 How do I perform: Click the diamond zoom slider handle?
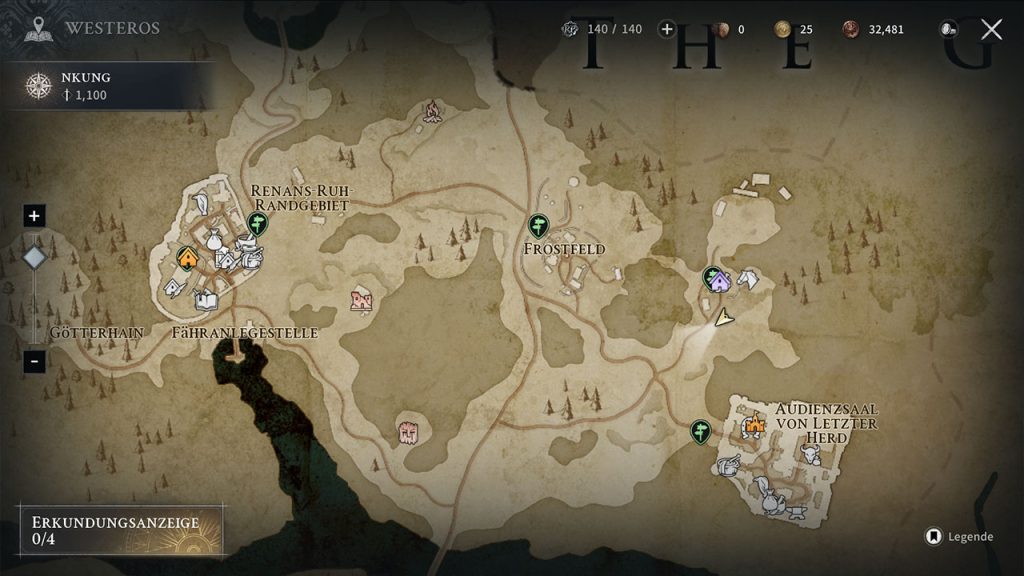tap(35, 258)
